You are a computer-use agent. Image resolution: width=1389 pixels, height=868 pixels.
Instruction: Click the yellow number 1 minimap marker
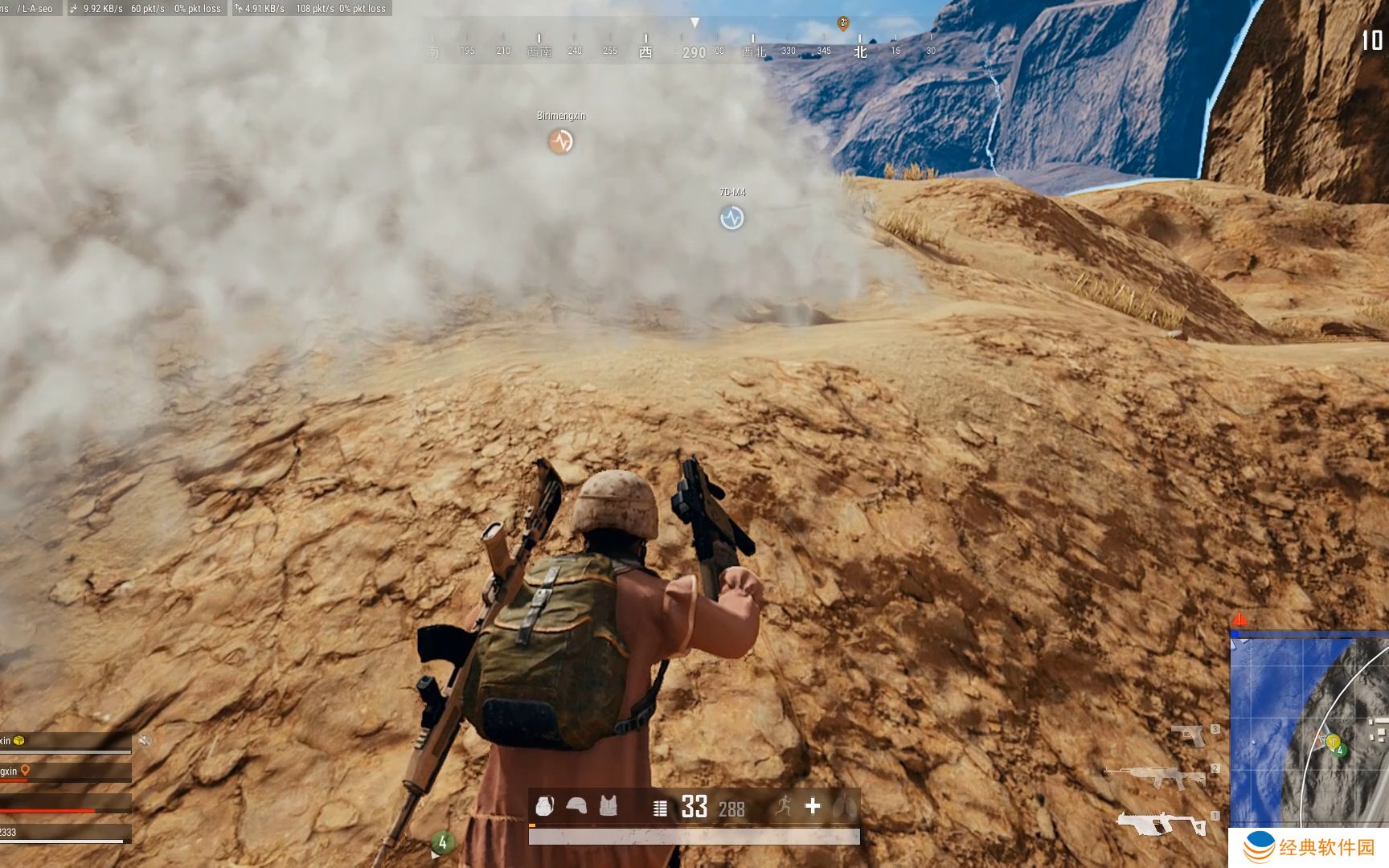[x=1332, y=742]
